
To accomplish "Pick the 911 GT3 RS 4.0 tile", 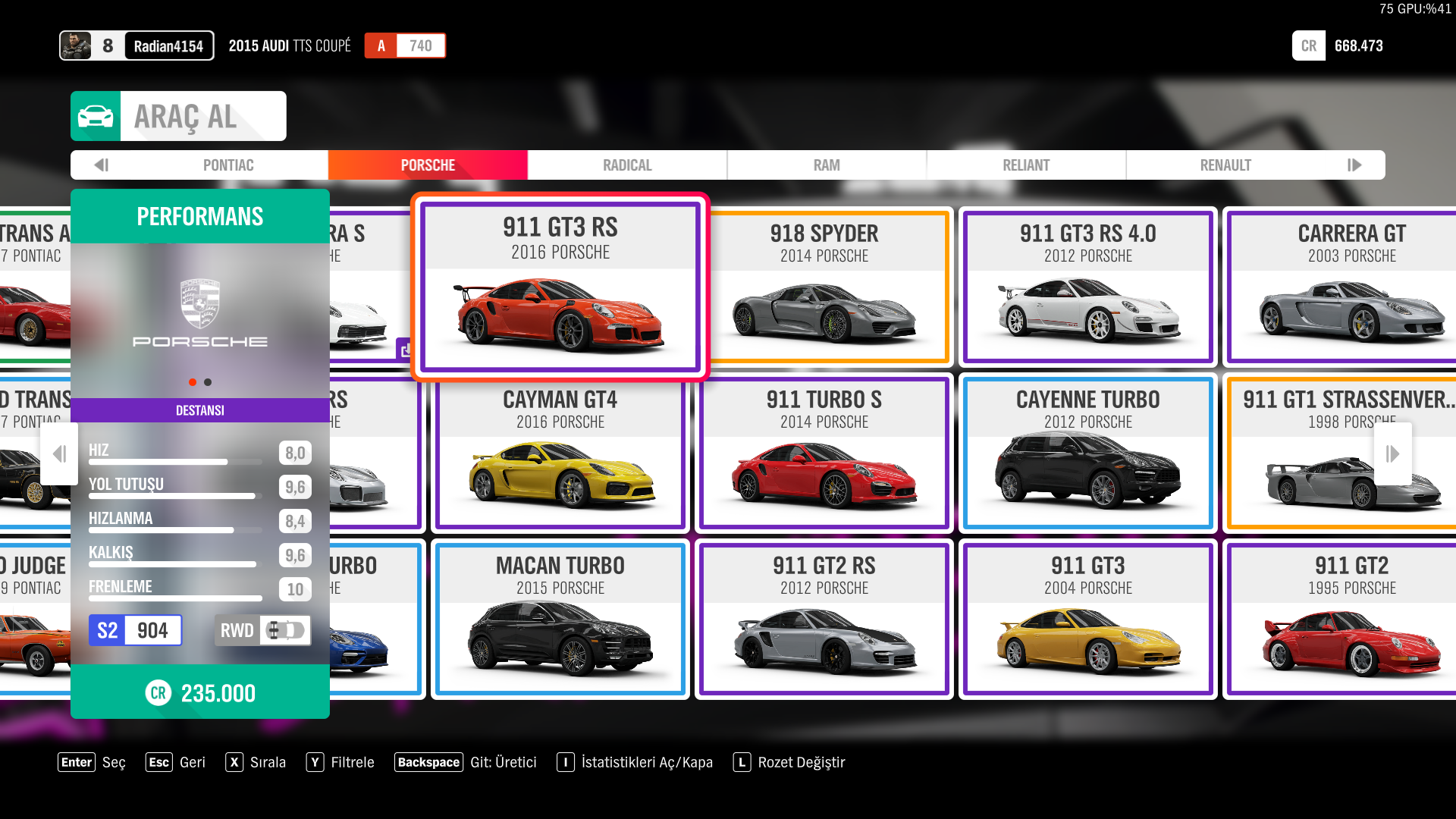I will [1088, 287].
